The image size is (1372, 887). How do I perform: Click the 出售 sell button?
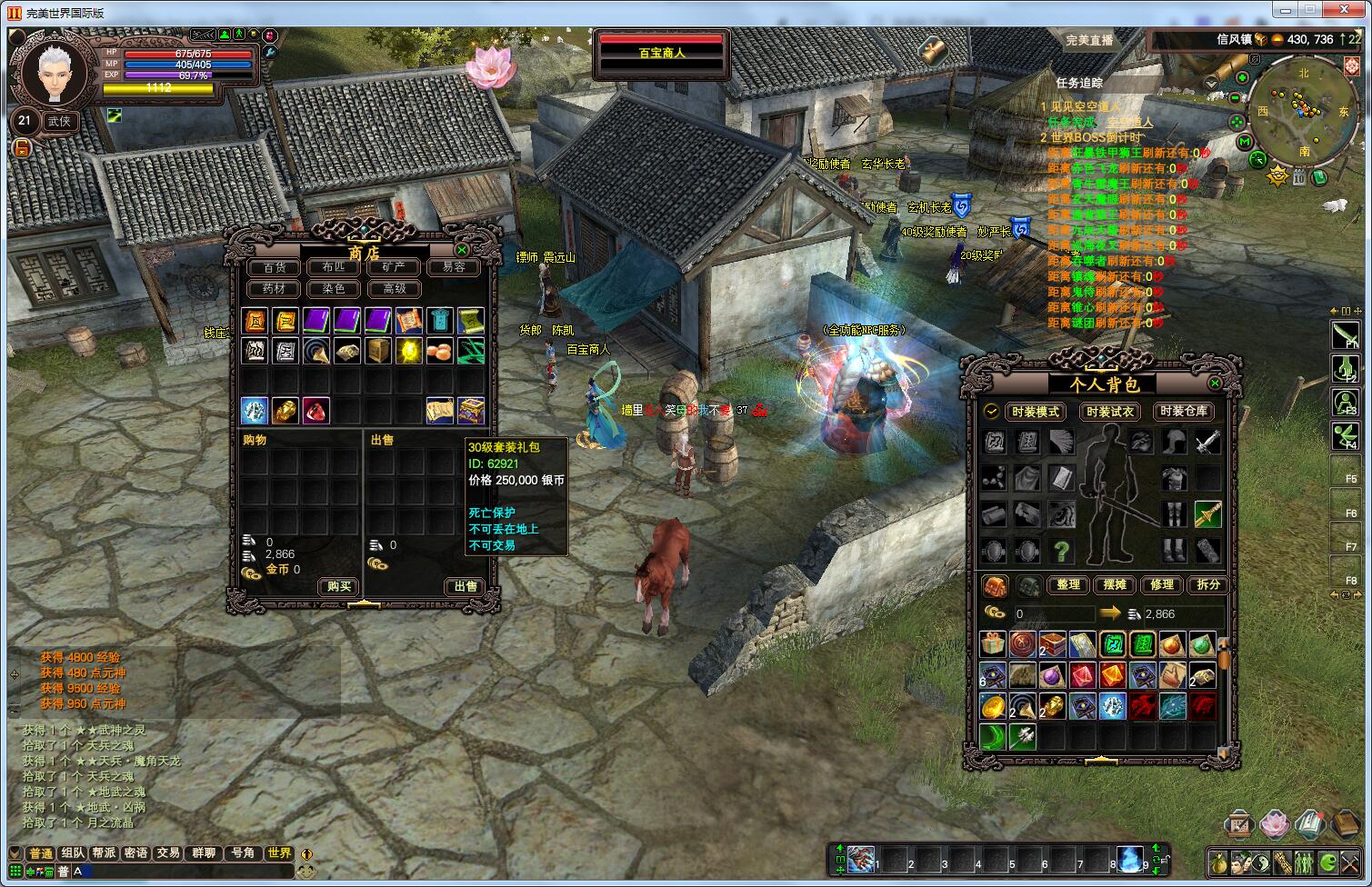pyautogui.click(x=466, y=586)
